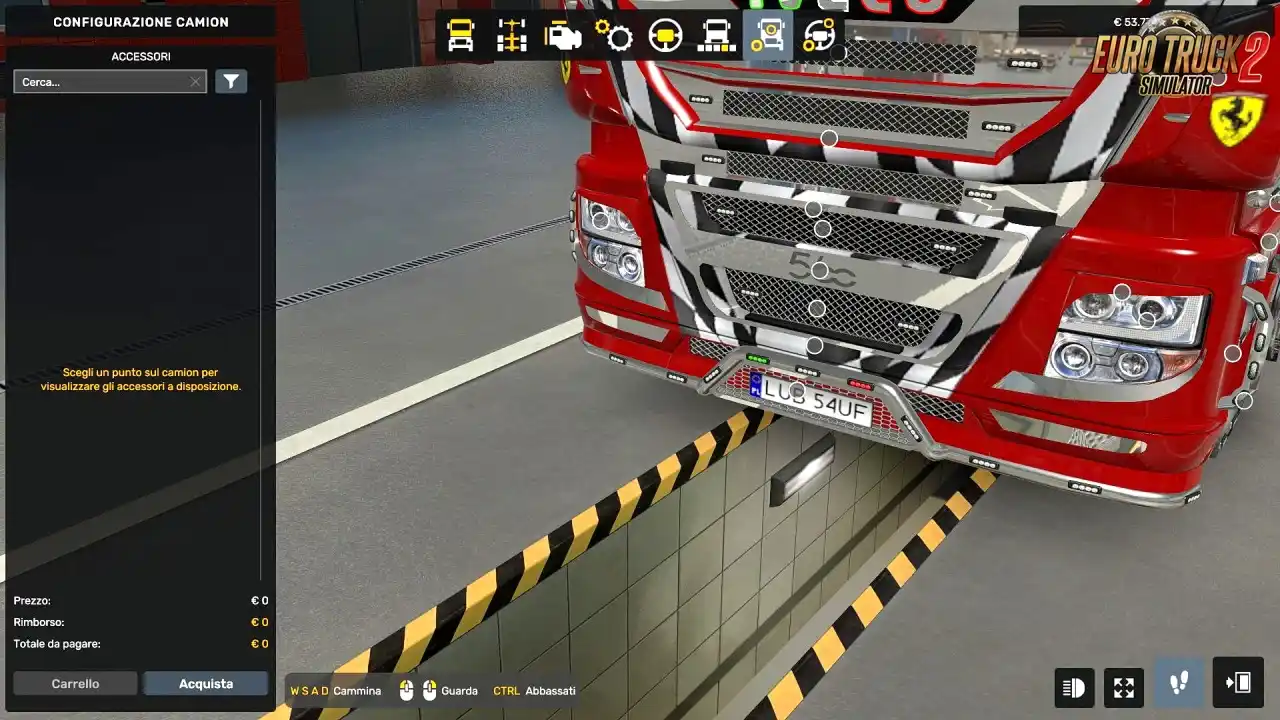Open the interior accessories tab

pos(819,36)
